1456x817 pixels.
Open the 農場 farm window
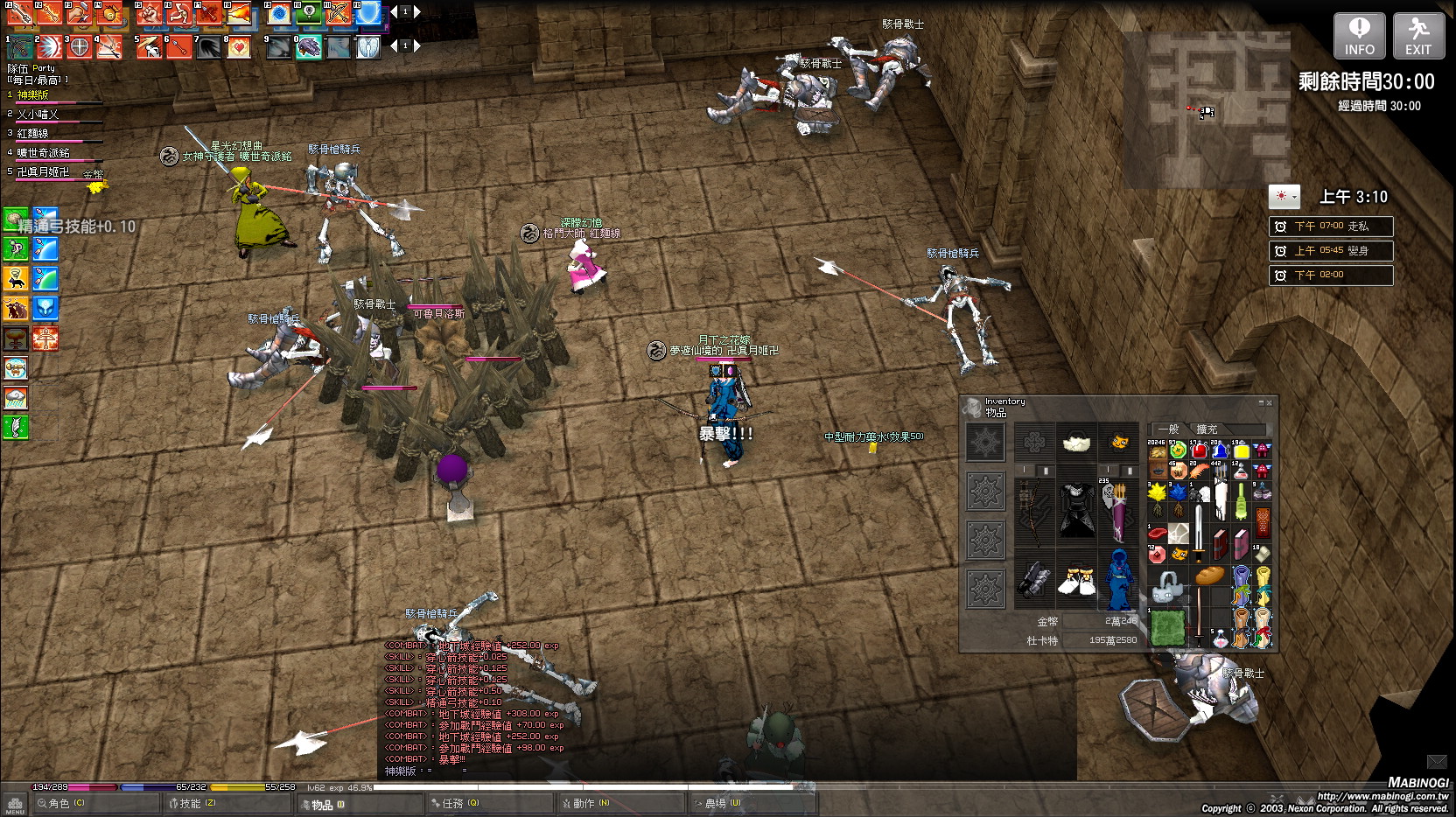click(x=719, y=803)
